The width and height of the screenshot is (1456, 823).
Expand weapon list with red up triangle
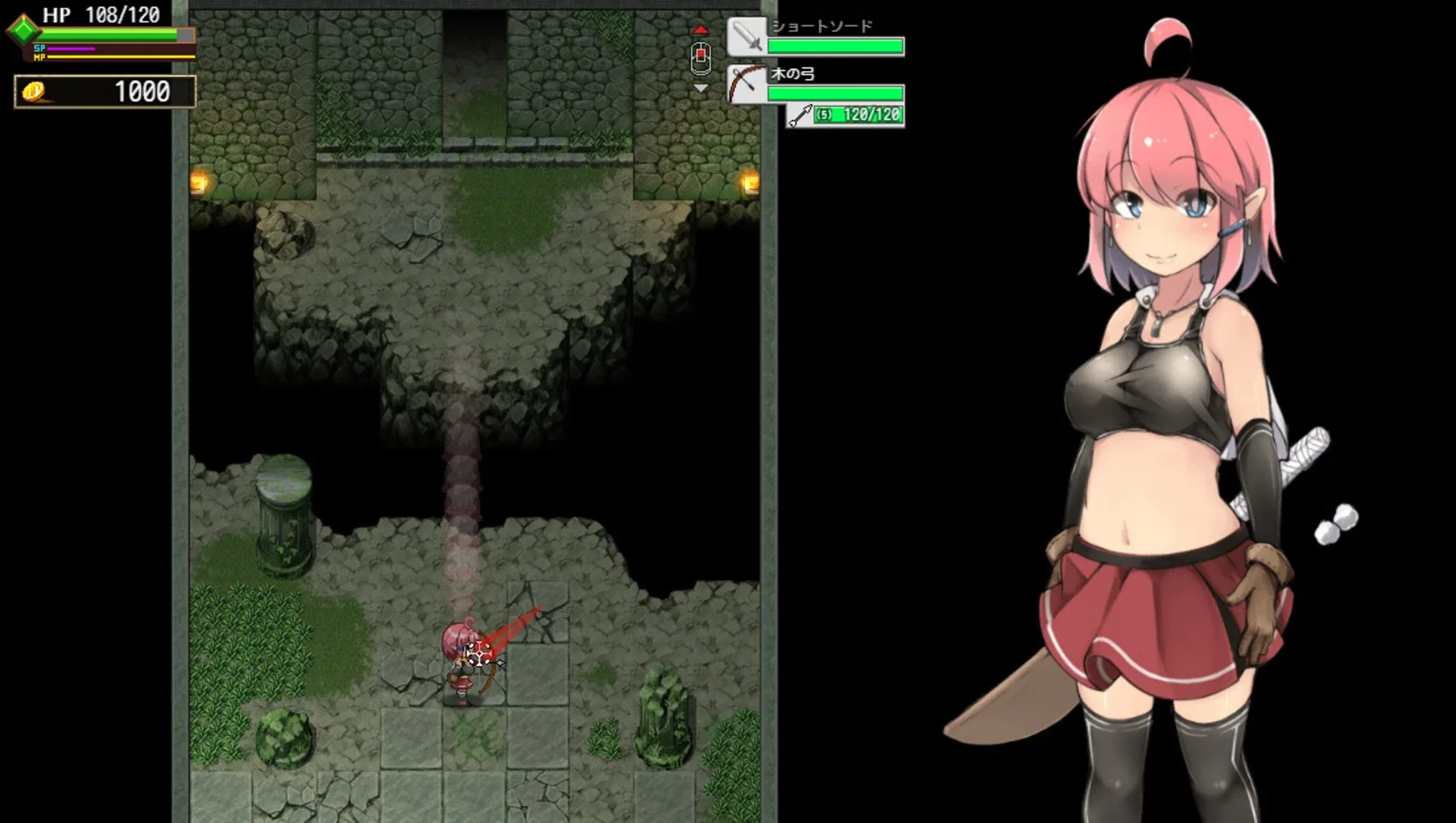point(701,28)
